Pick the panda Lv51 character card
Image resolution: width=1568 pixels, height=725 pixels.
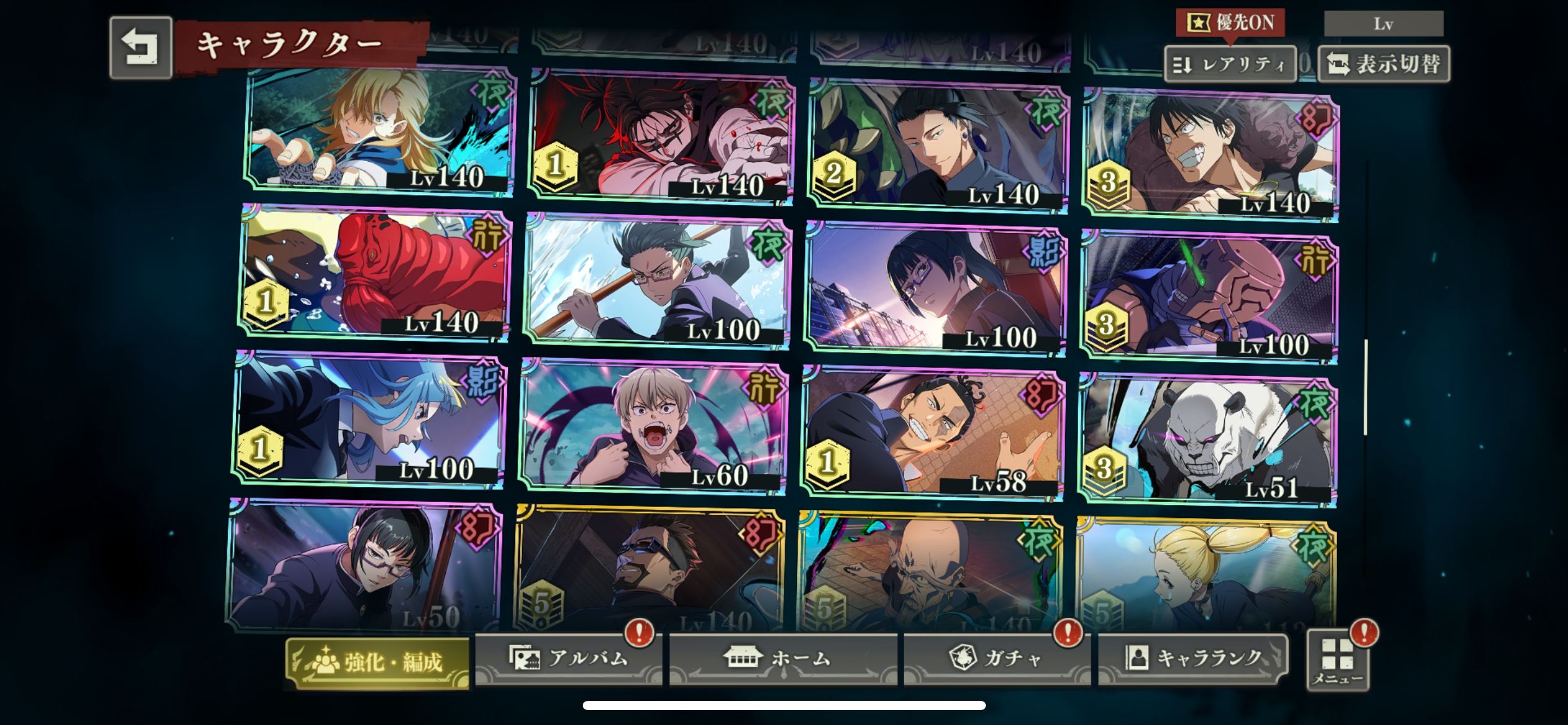(1206, 440)
